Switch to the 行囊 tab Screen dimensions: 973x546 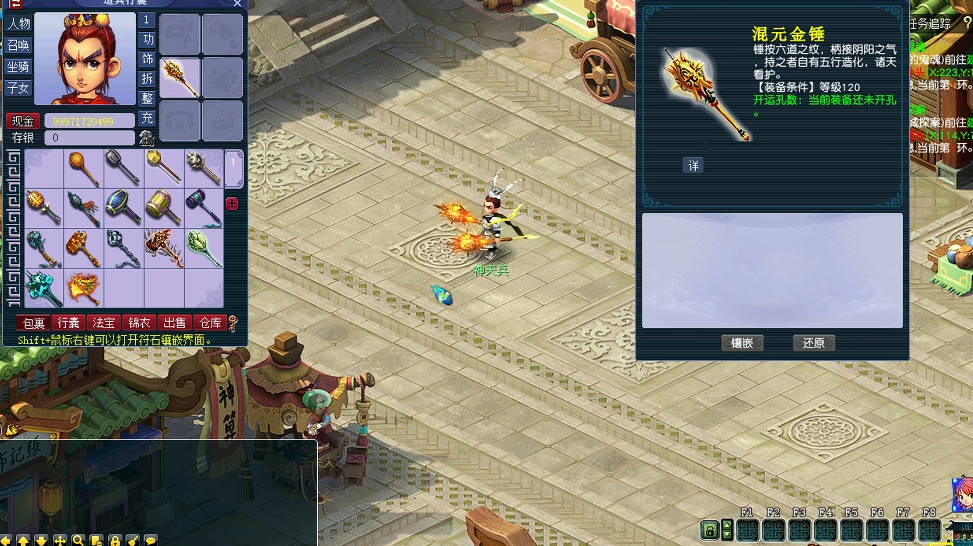click(x=69, y=323)
